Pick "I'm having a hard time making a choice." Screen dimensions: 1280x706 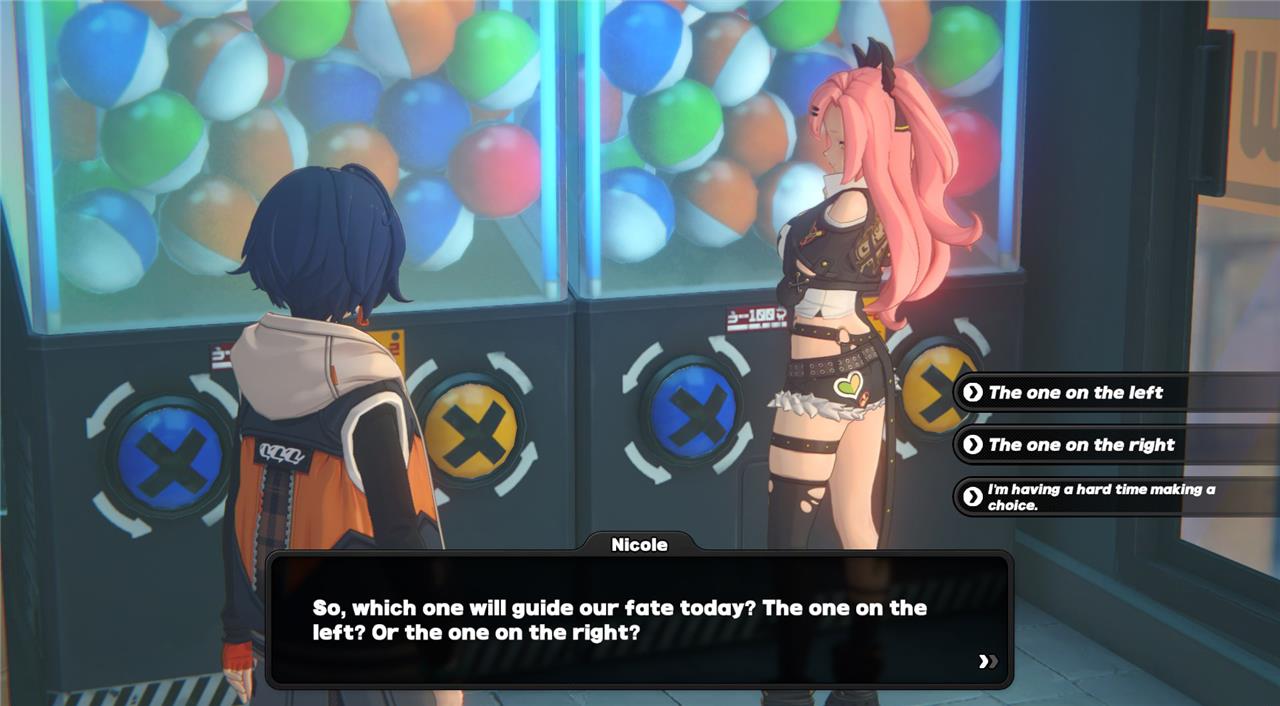tap(1100, 497)
